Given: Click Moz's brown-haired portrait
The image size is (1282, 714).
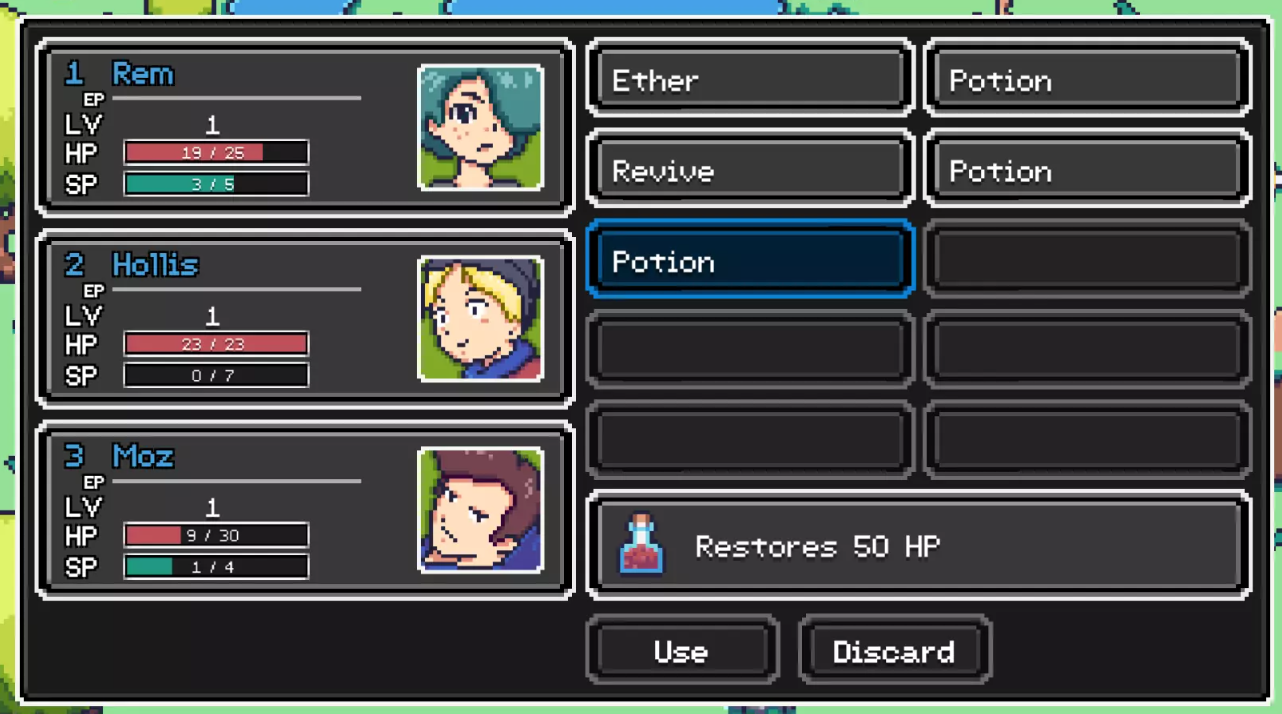Looking at the screenshot, I should point(481,510).
